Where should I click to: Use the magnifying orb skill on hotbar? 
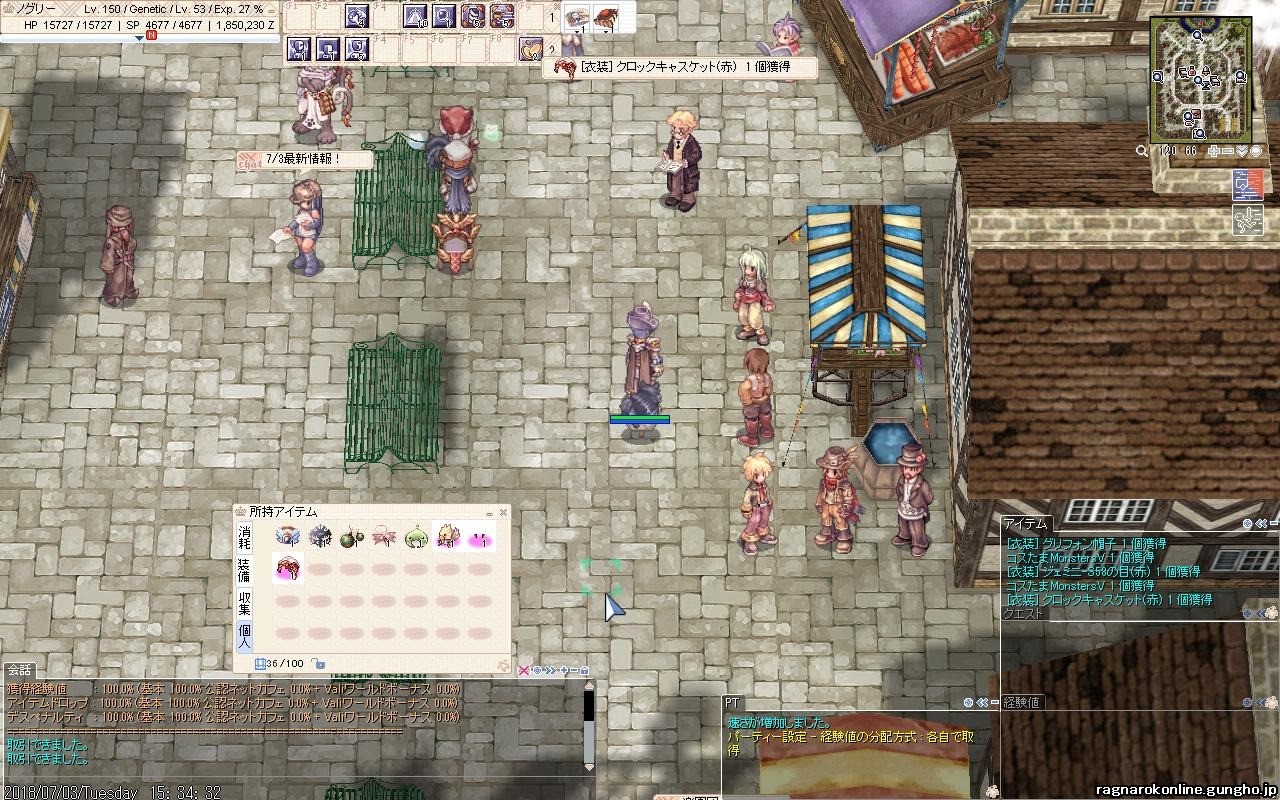coord(444,16)
